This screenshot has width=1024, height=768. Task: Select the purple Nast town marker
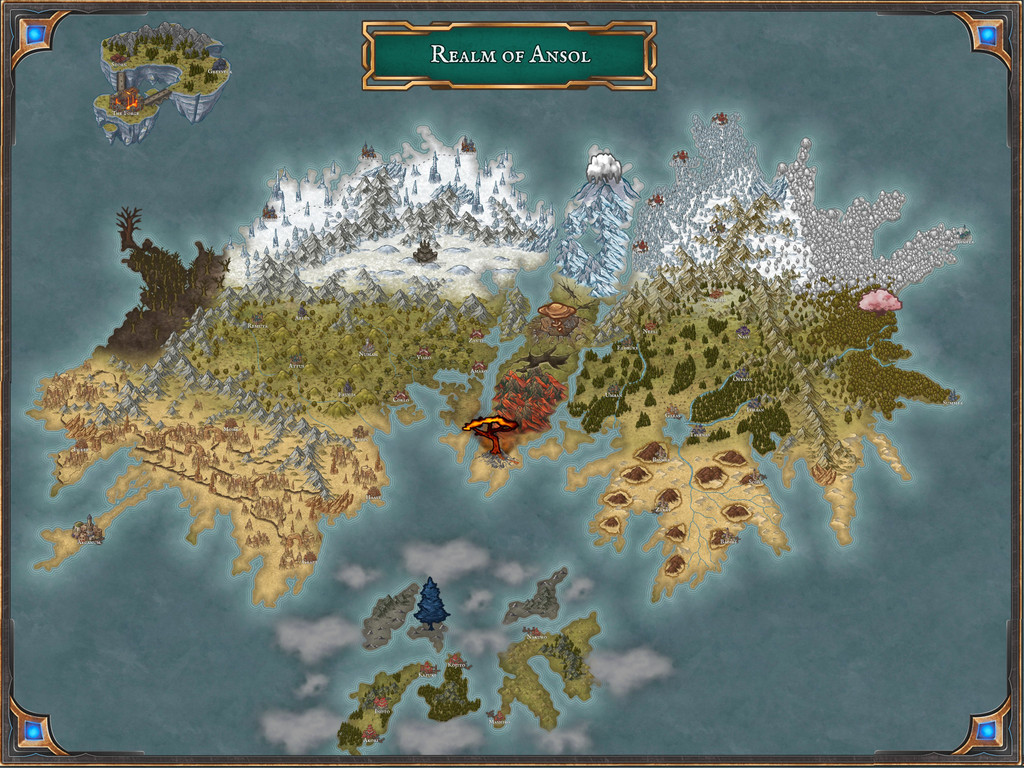[x=743, y=330]
